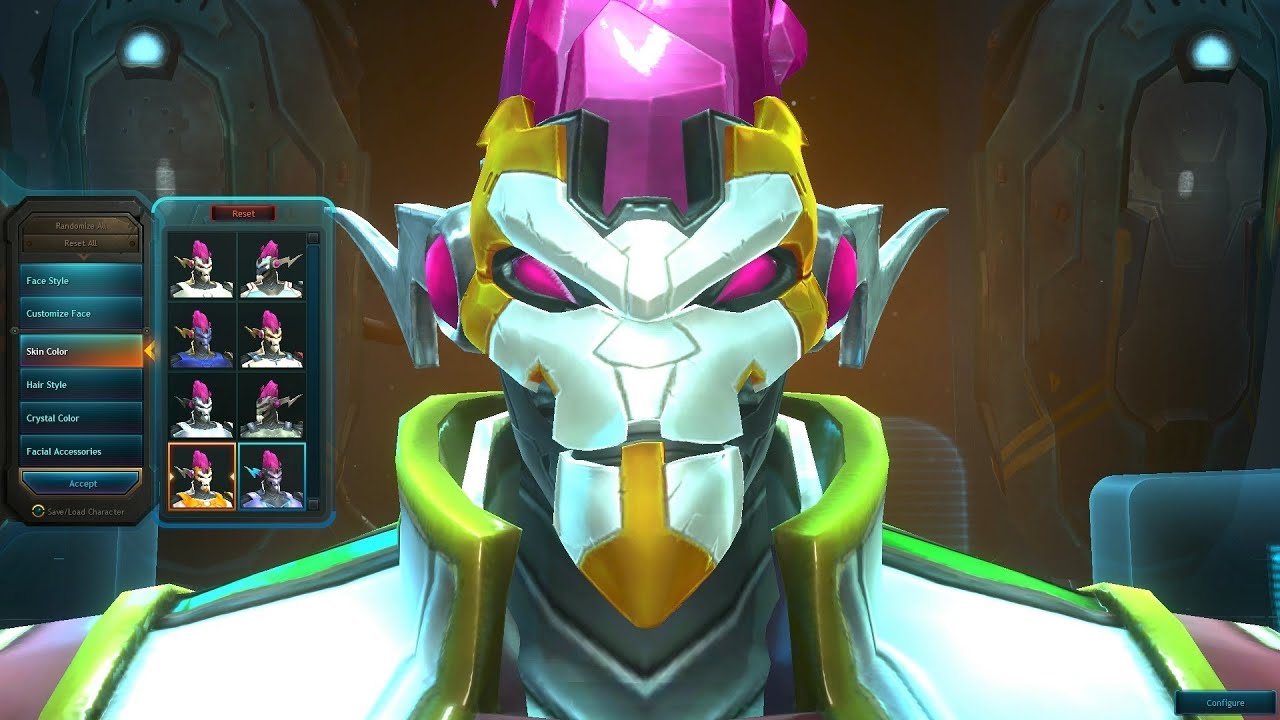Show the Facial Accessories options
Image resolution: width=1280 pixels, height=720 pixels.
coord(81,452)
